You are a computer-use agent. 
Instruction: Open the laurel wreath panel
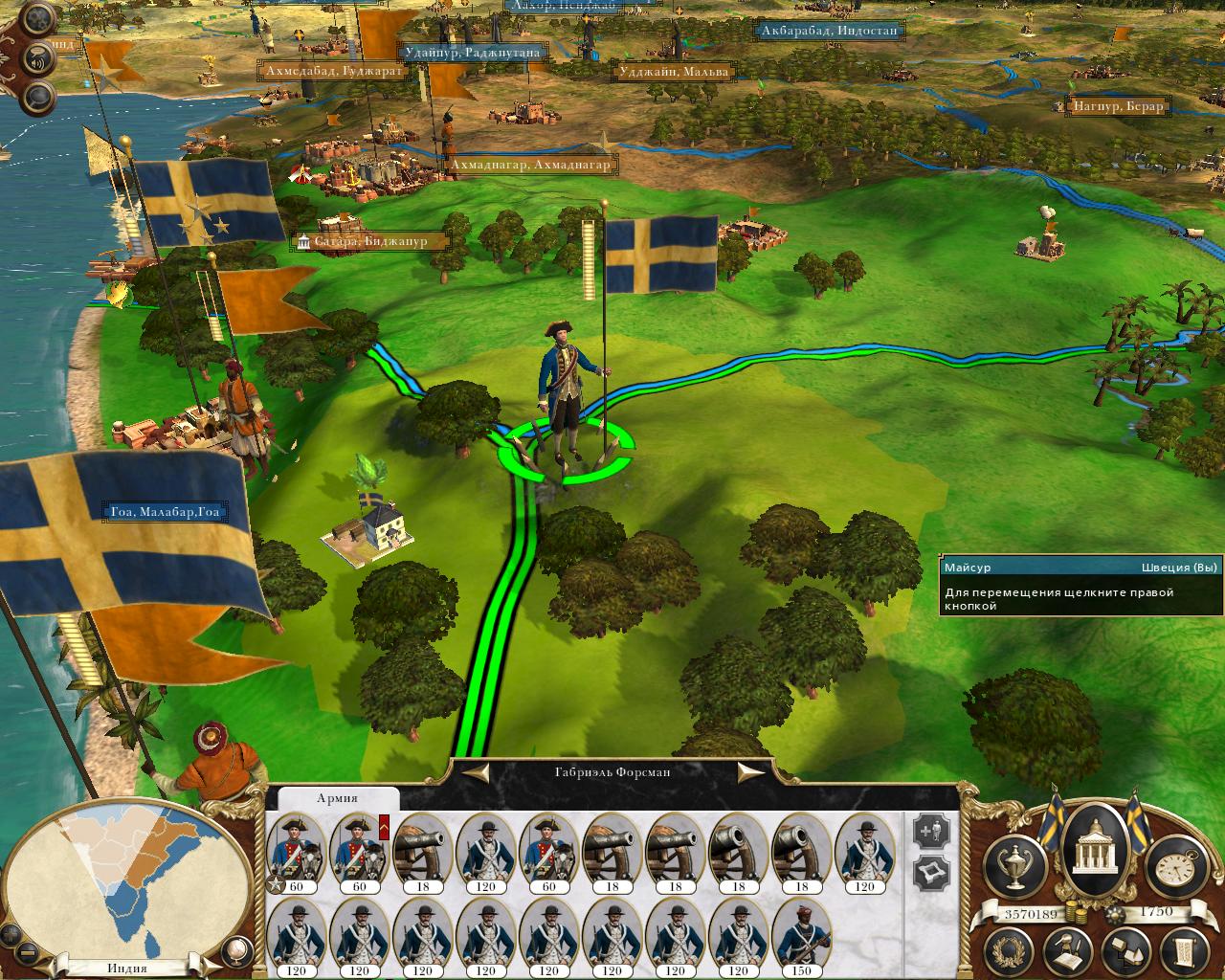(1006, 952)
